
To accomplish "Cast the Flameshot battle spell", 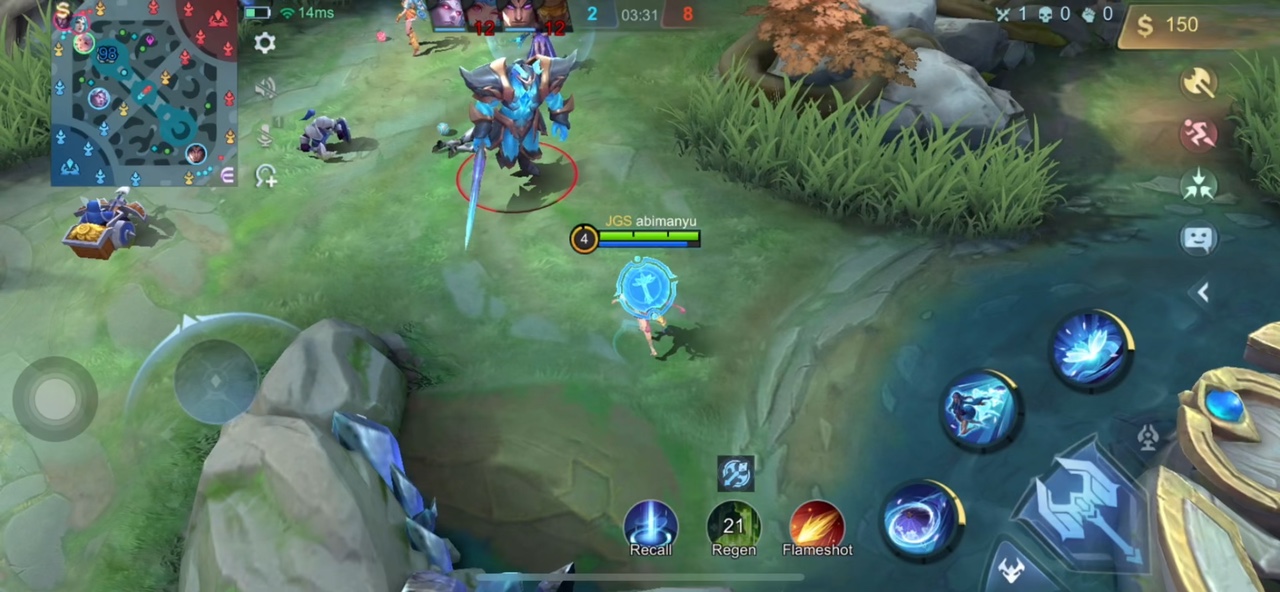I will point(817,525).
